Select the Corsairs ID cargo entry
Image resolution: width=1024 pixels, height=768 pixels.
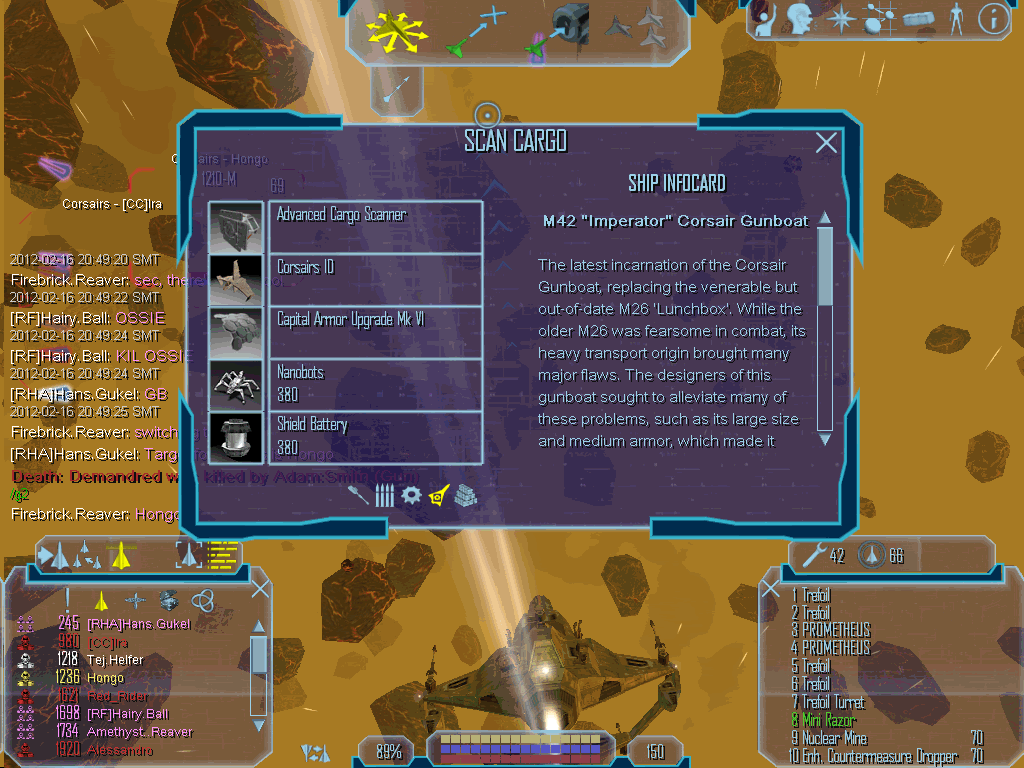375,279
